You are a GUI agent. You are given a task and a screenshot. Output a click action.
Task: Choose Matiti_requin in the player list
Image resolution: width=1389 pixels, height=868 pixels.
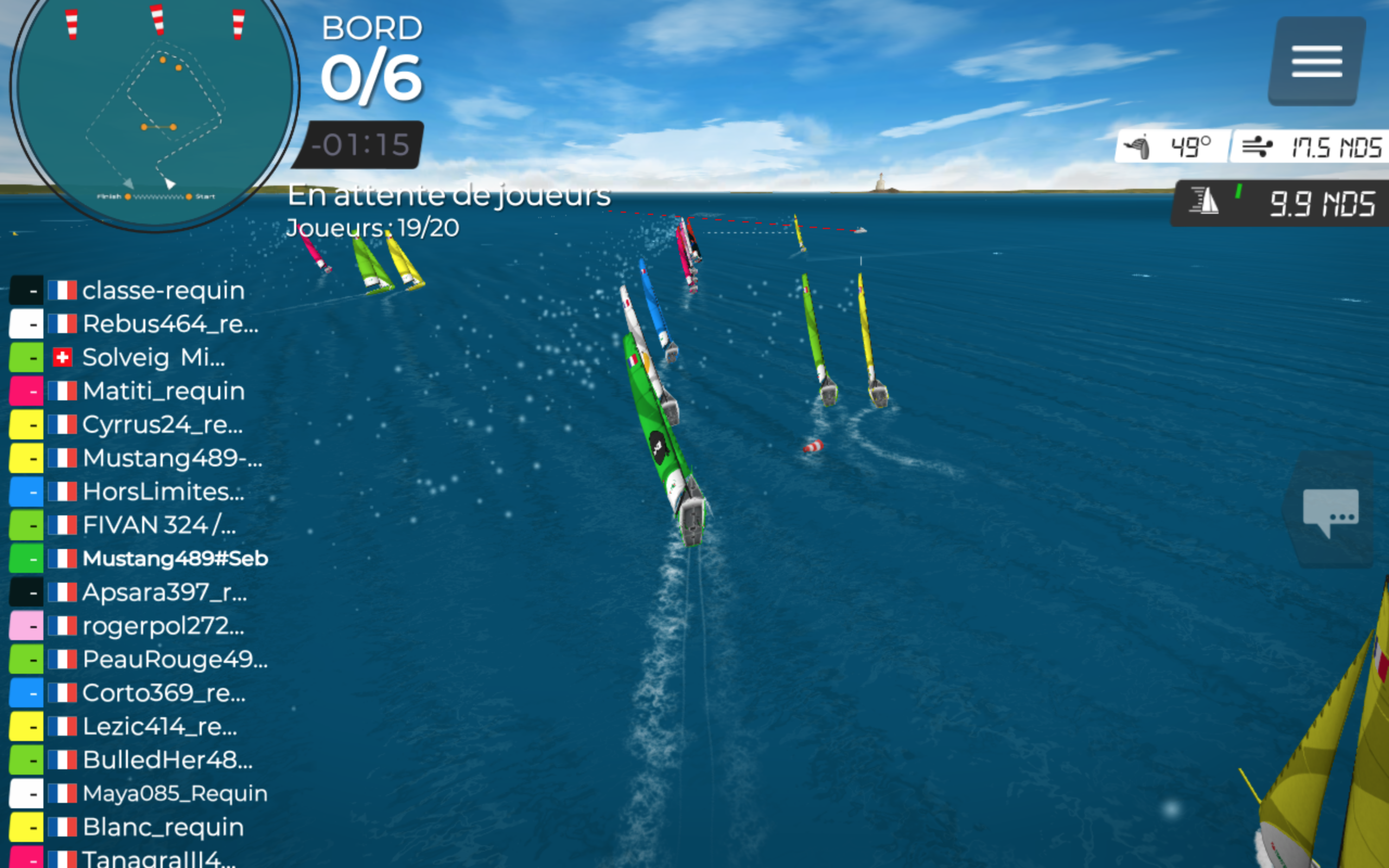(163, 391)
